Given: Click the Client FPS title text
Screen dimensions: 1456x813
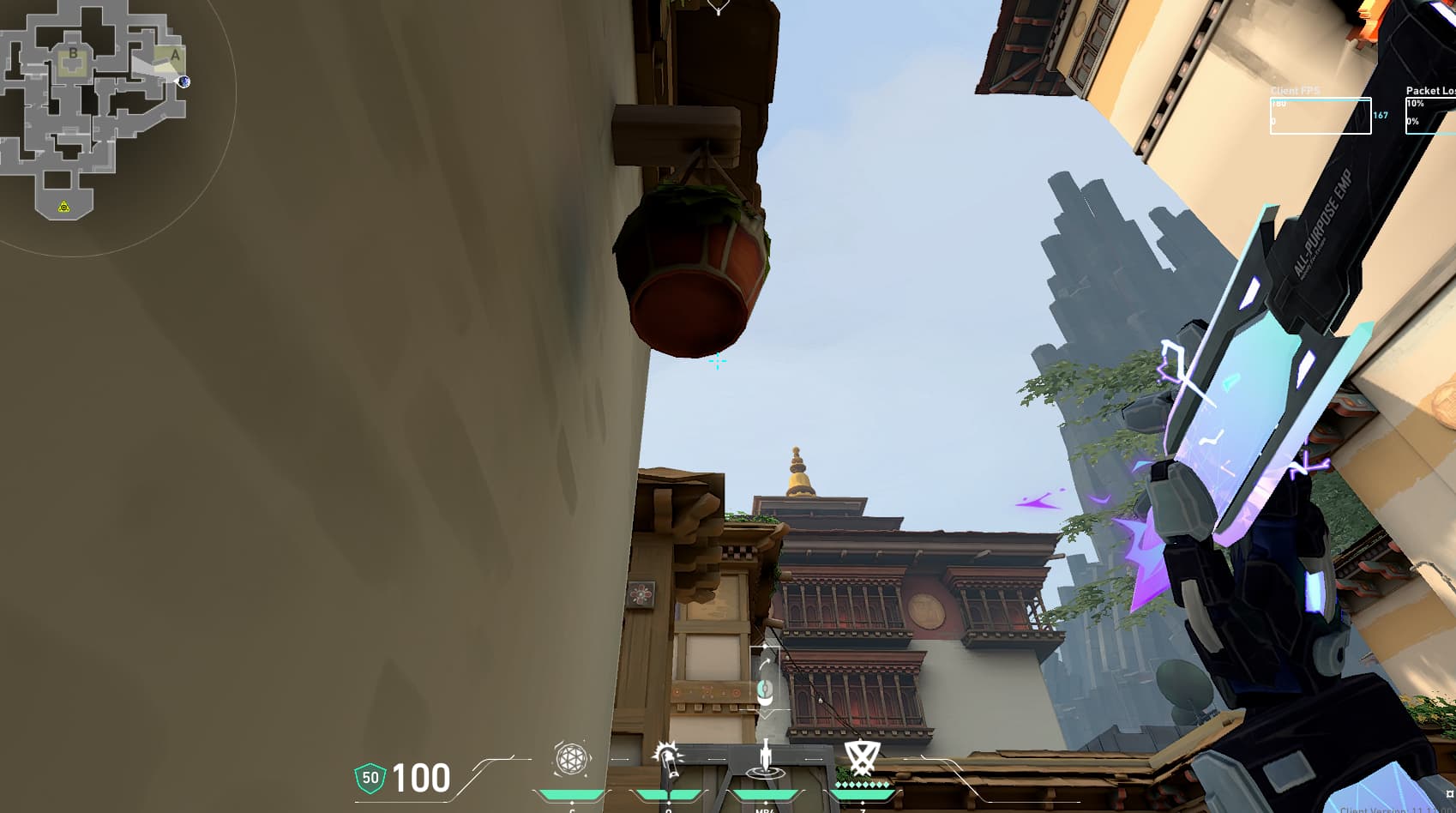Looking at the screenshot, I should [1295, 89].
